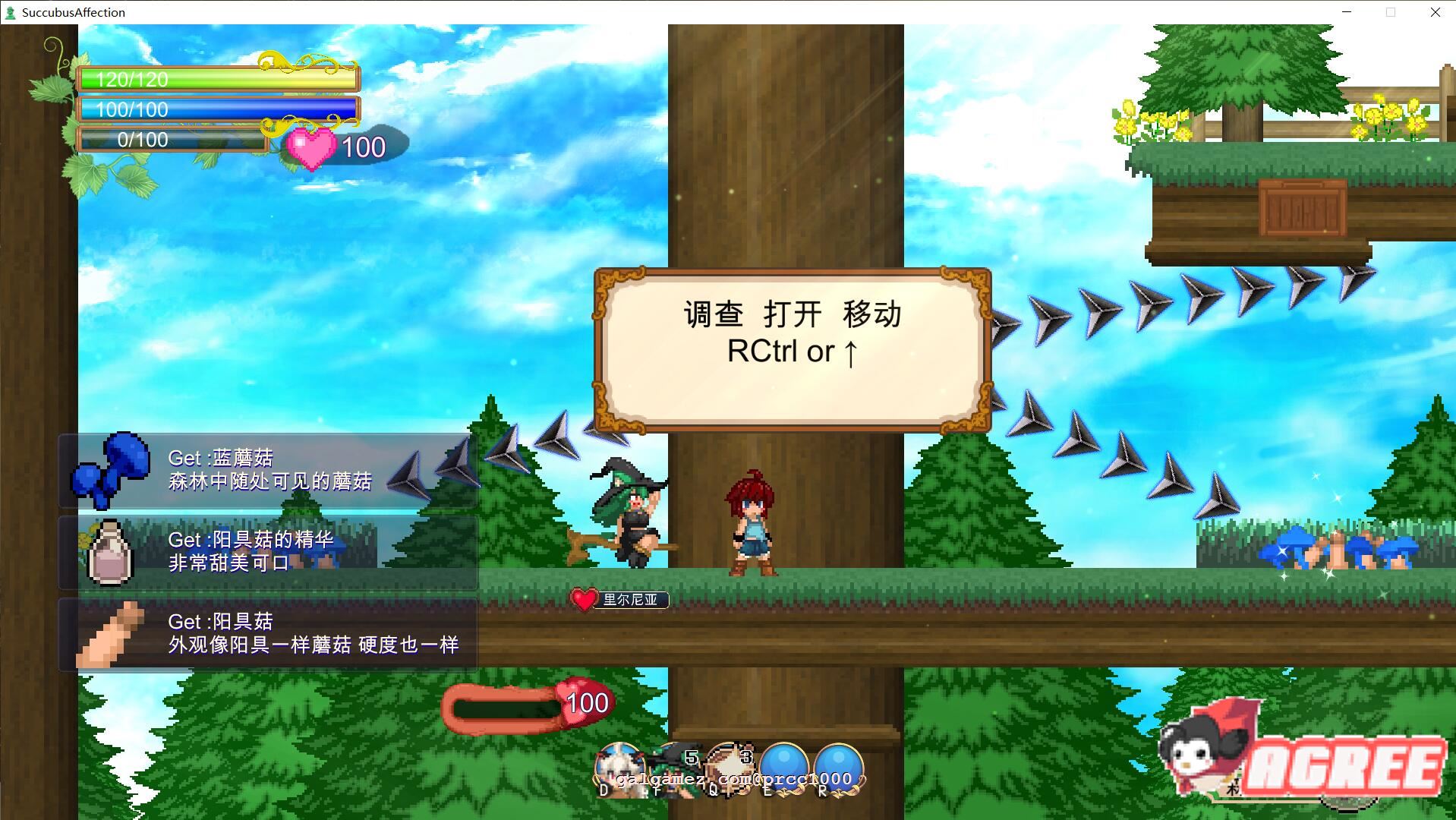Click the mushroom icon in the 阳具菇 notification
The width and height of the screenshot is (1456, 820).
point(109,636)
